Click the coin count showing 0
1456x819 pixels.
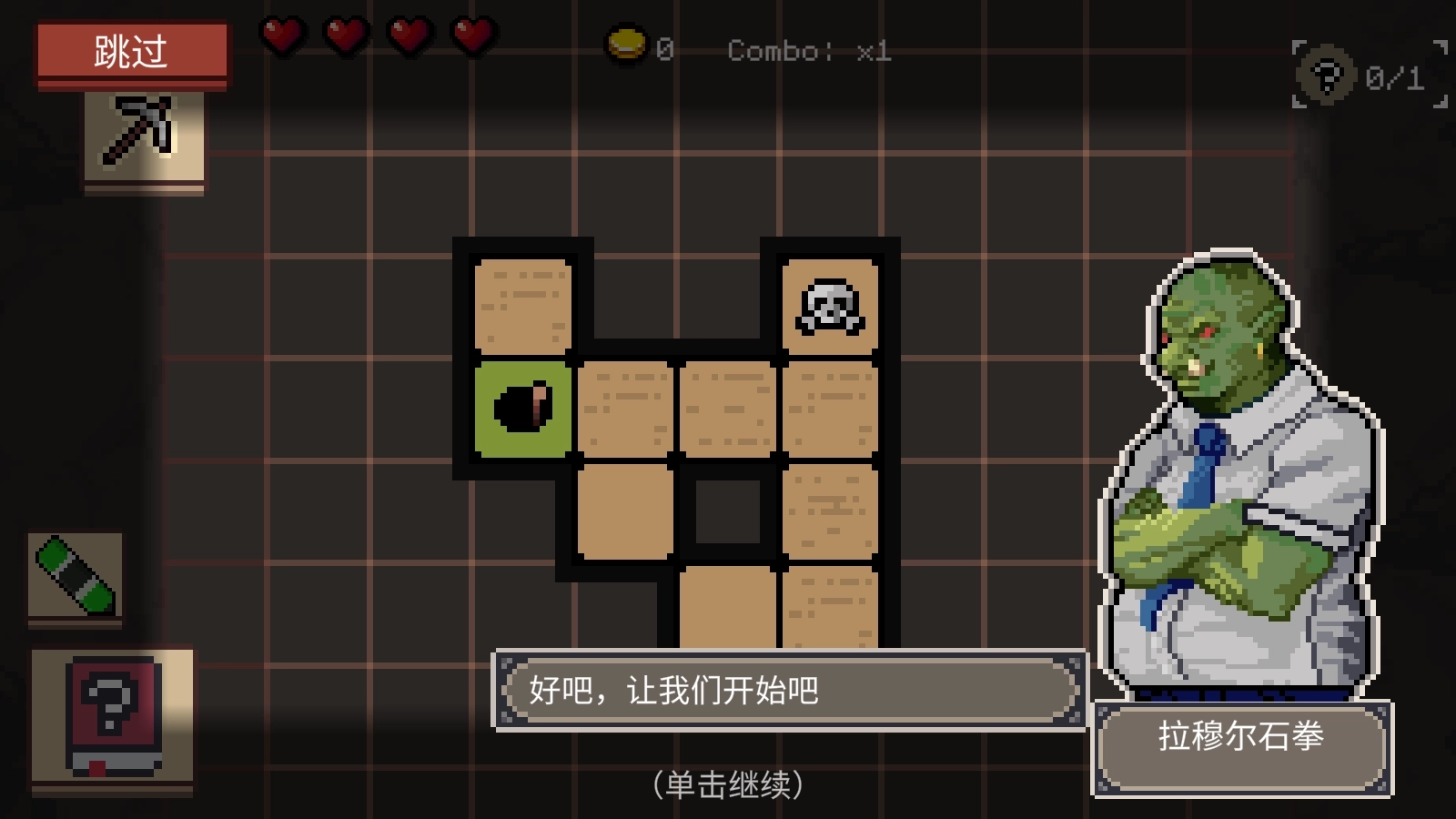tap(663, 50)
